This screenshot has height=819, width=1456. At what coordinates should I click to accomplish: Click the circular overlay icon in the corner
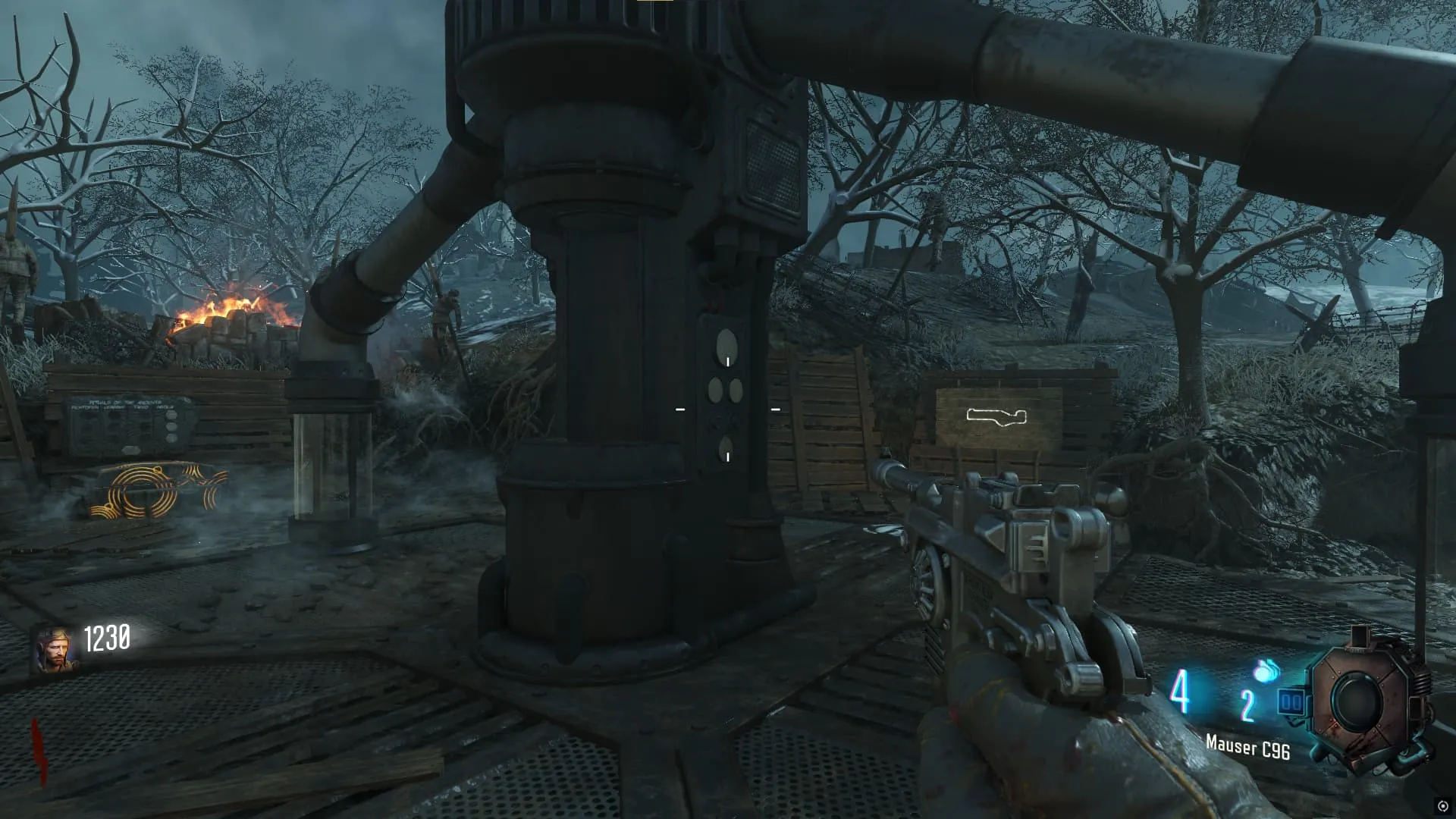[1442, 806]
